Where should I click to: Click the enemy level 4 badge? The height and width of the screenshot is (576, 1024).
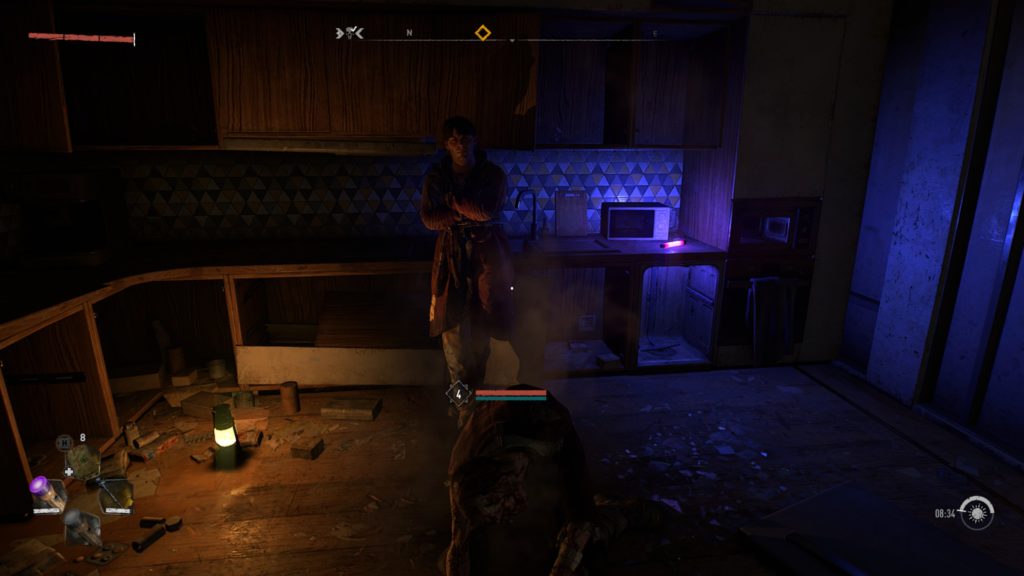459,394
